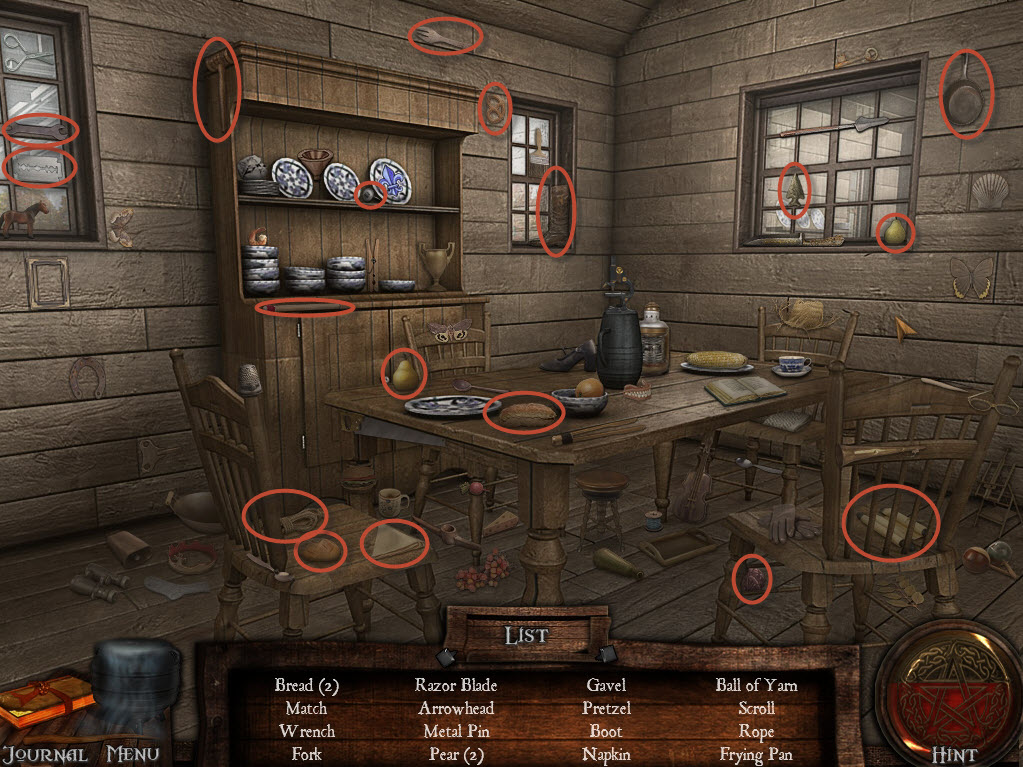Select 'Razor Blade' in the item list

click(456, 685)
